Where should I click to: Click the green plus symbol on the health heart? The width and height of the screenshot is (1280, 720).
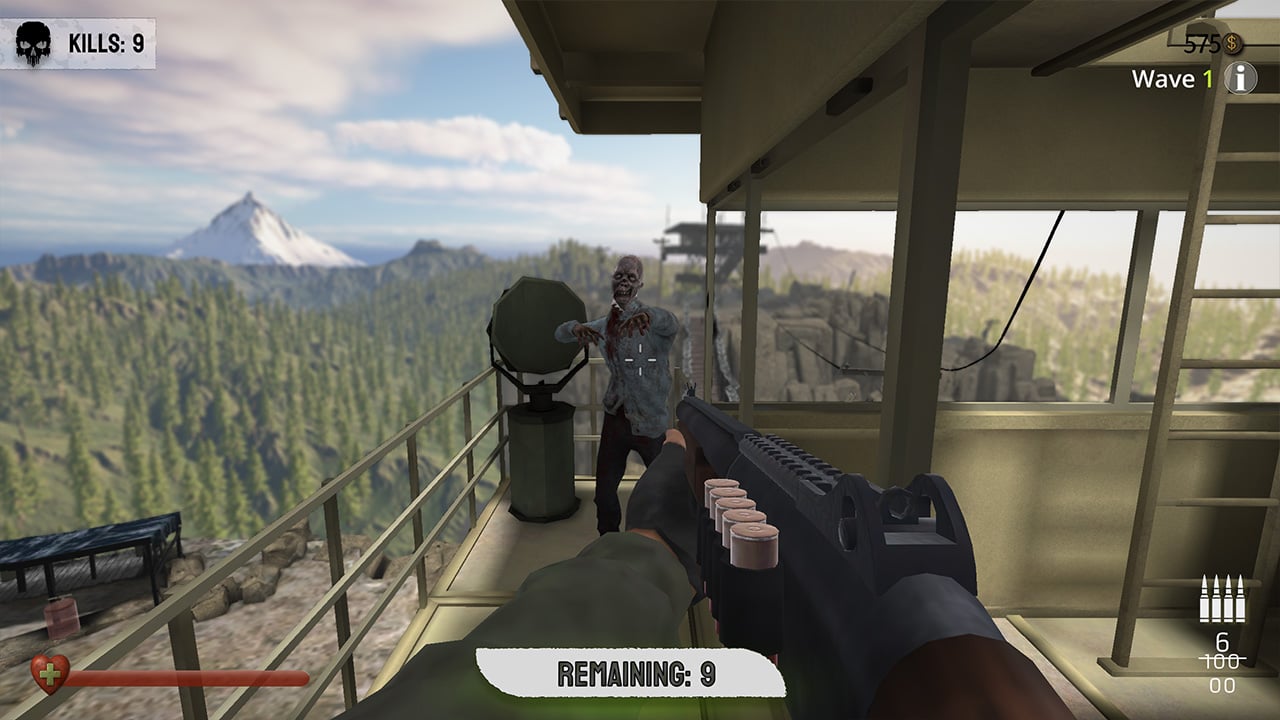[x=48, y=673]
